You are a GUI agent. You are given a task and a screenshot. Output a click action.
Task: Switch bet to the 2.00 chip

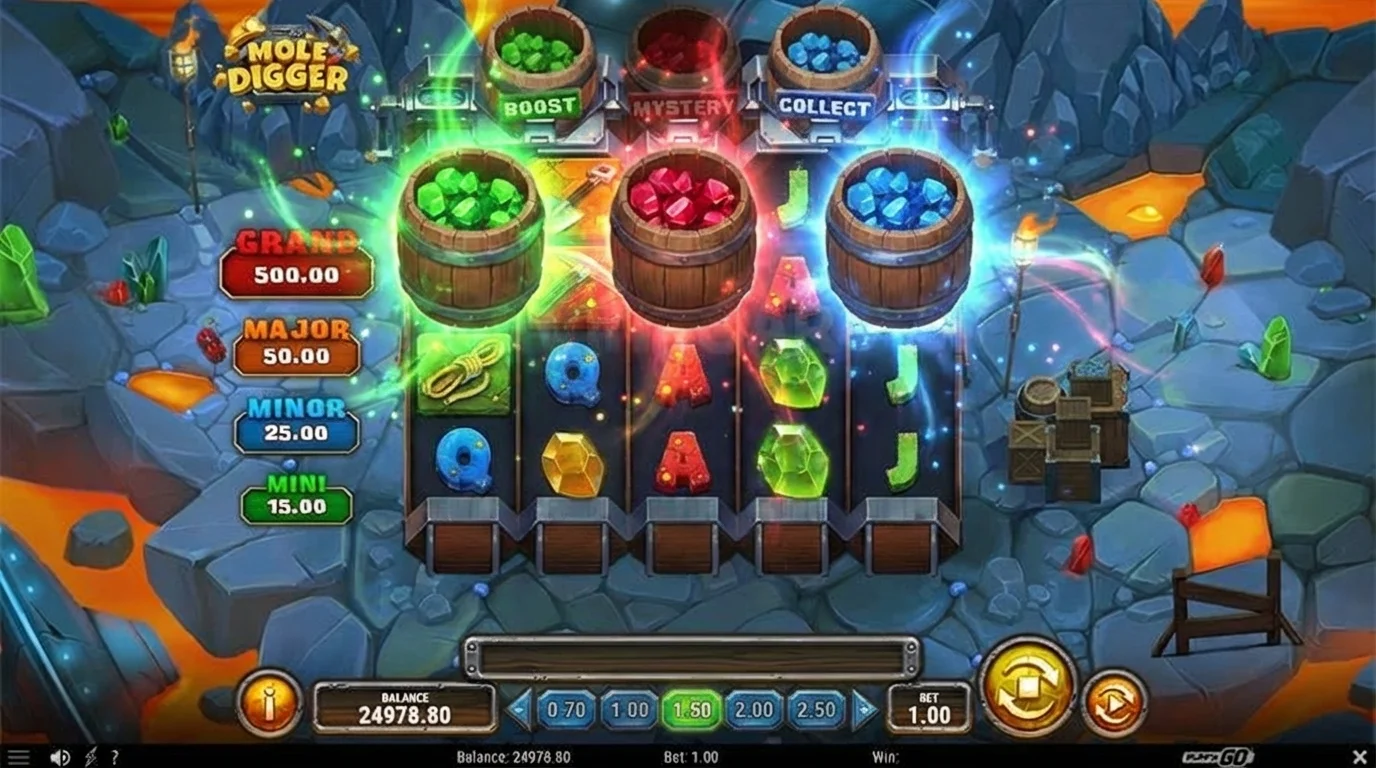pyautogui.click(x=752, y=709)
